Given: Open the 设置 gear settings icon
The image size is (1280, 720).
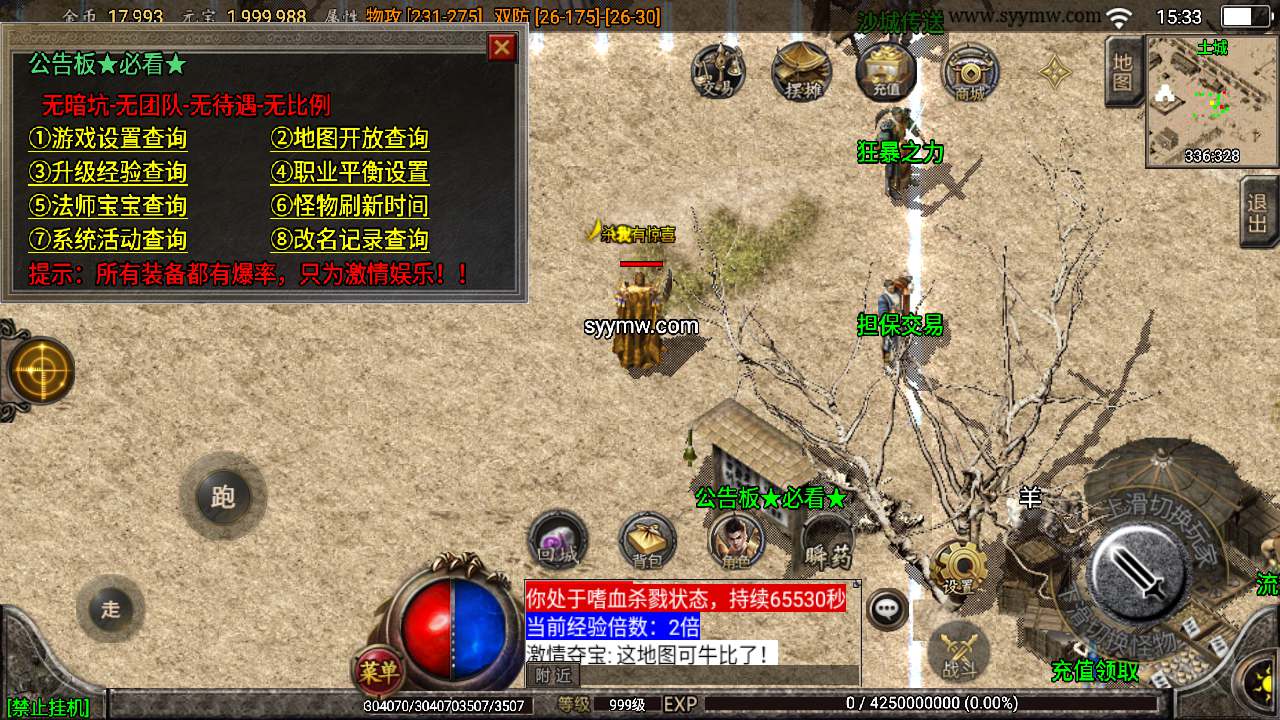Looking at the screenshot, I should [958, 570].
